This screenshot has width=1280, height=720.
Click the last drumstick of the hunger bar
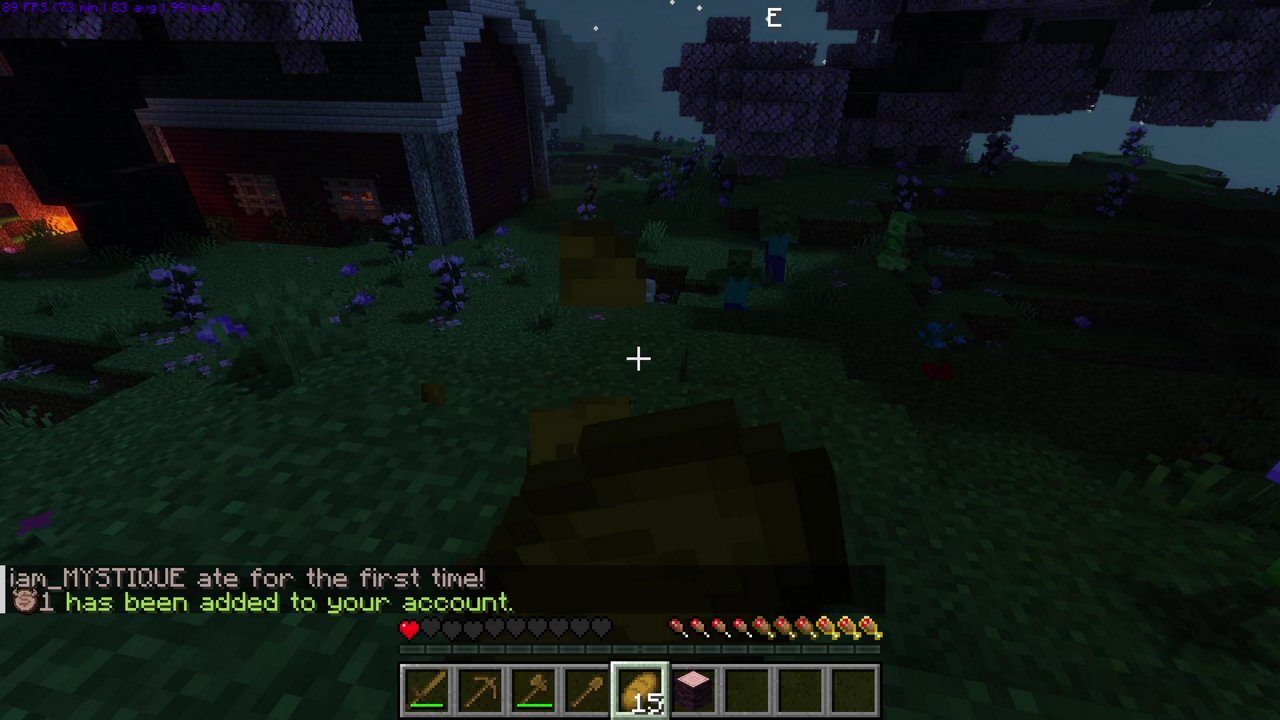[x=872, y=627]
